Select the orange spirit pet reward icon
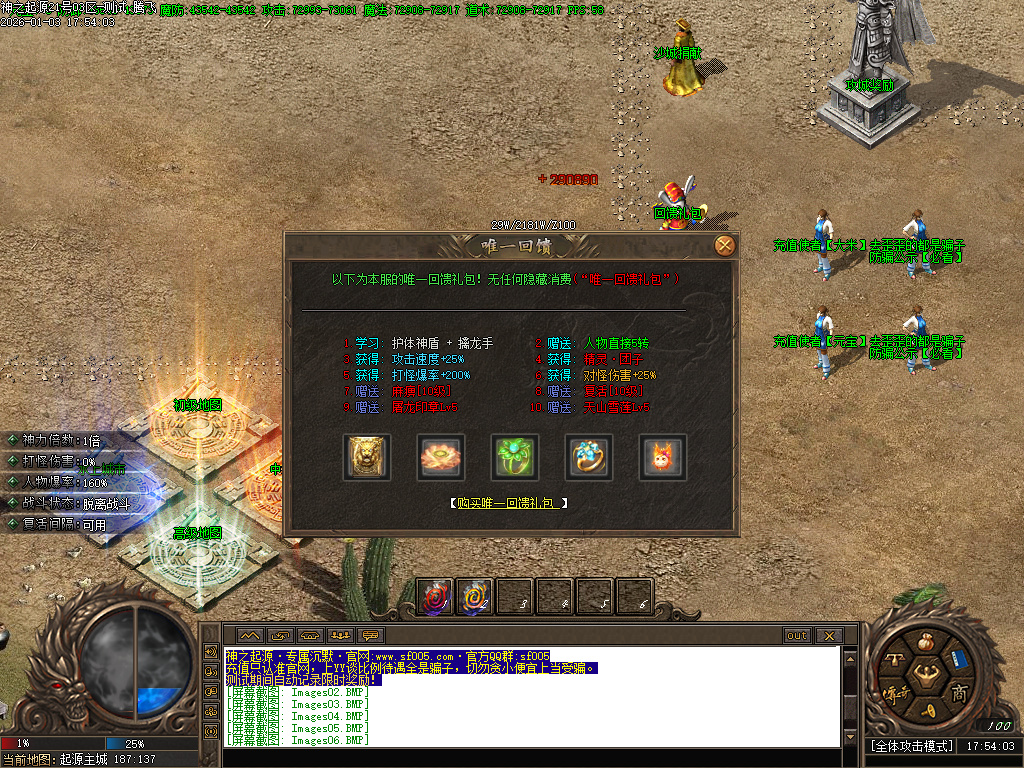The width and height of the screenshot is (1024, 768). (x=663, y=457)
